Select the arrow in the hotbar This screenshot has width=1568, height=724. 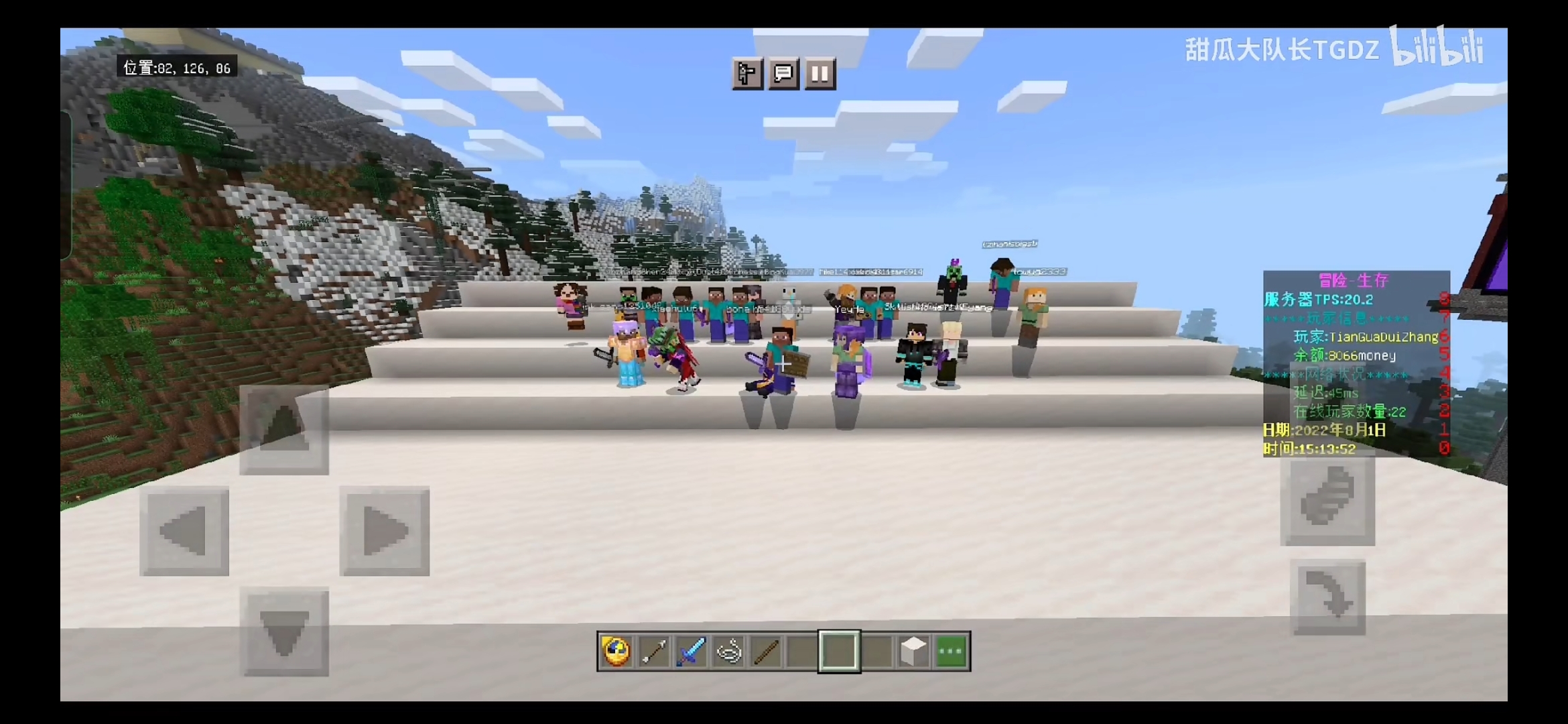653,651
